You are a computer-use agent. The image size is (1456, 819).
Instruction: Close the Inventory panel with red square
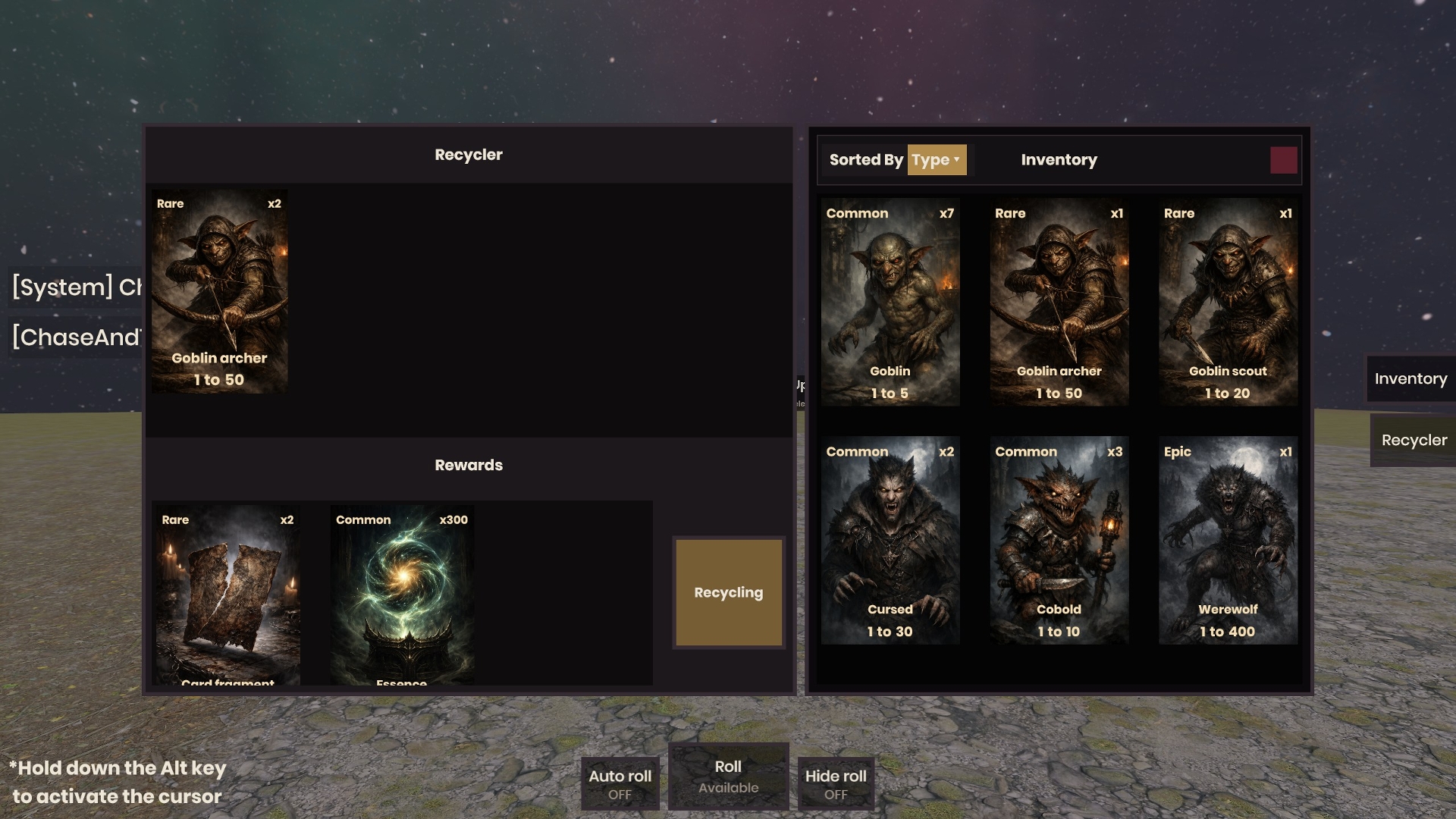[x=1283, y=160]
